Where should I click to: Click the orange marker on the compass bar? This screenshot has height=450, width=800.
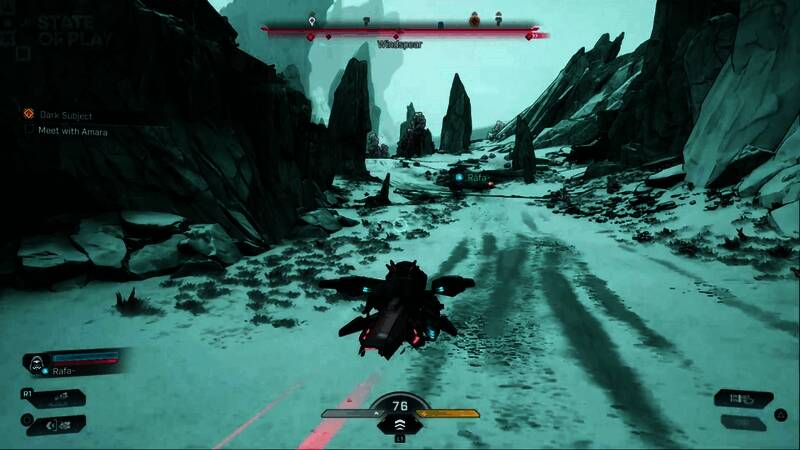(x=474, y=19)
